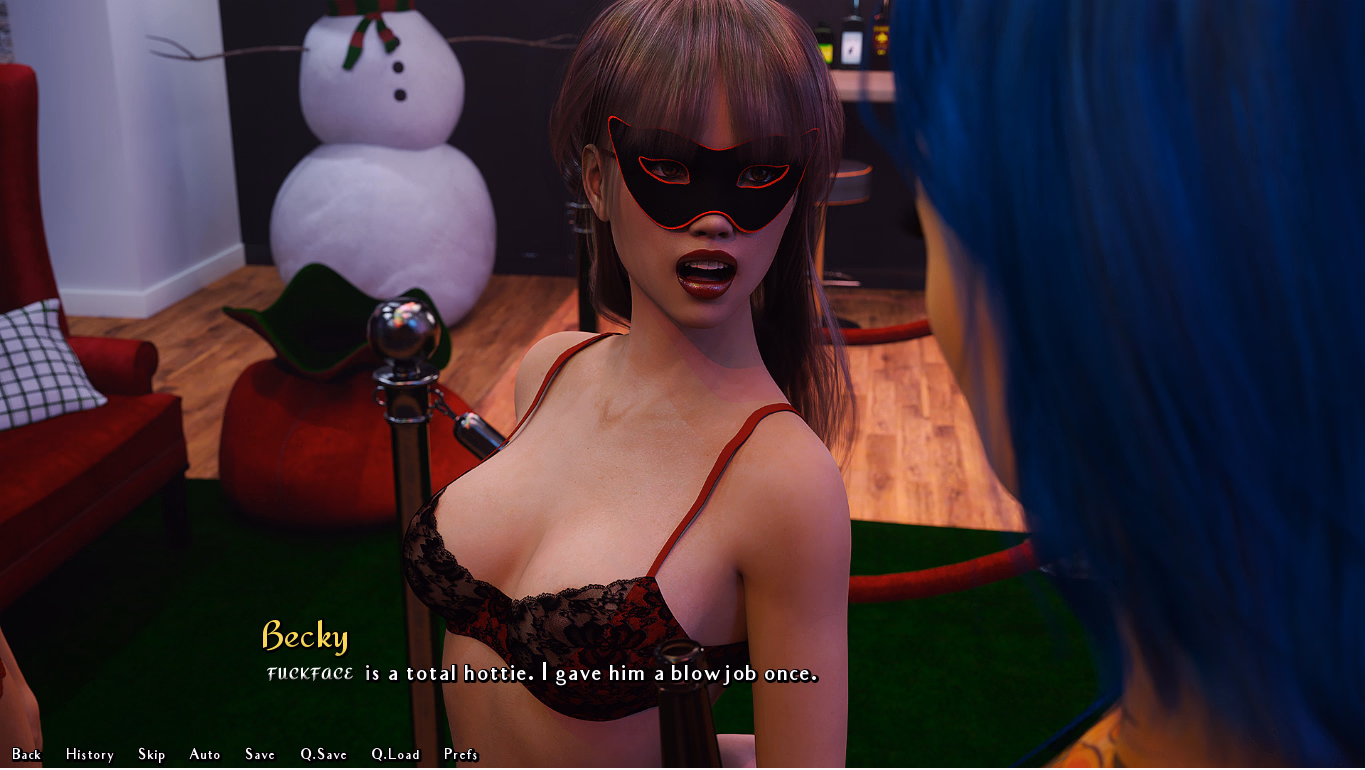
Task: Open the Save game menu
Action: pos(260,754)
